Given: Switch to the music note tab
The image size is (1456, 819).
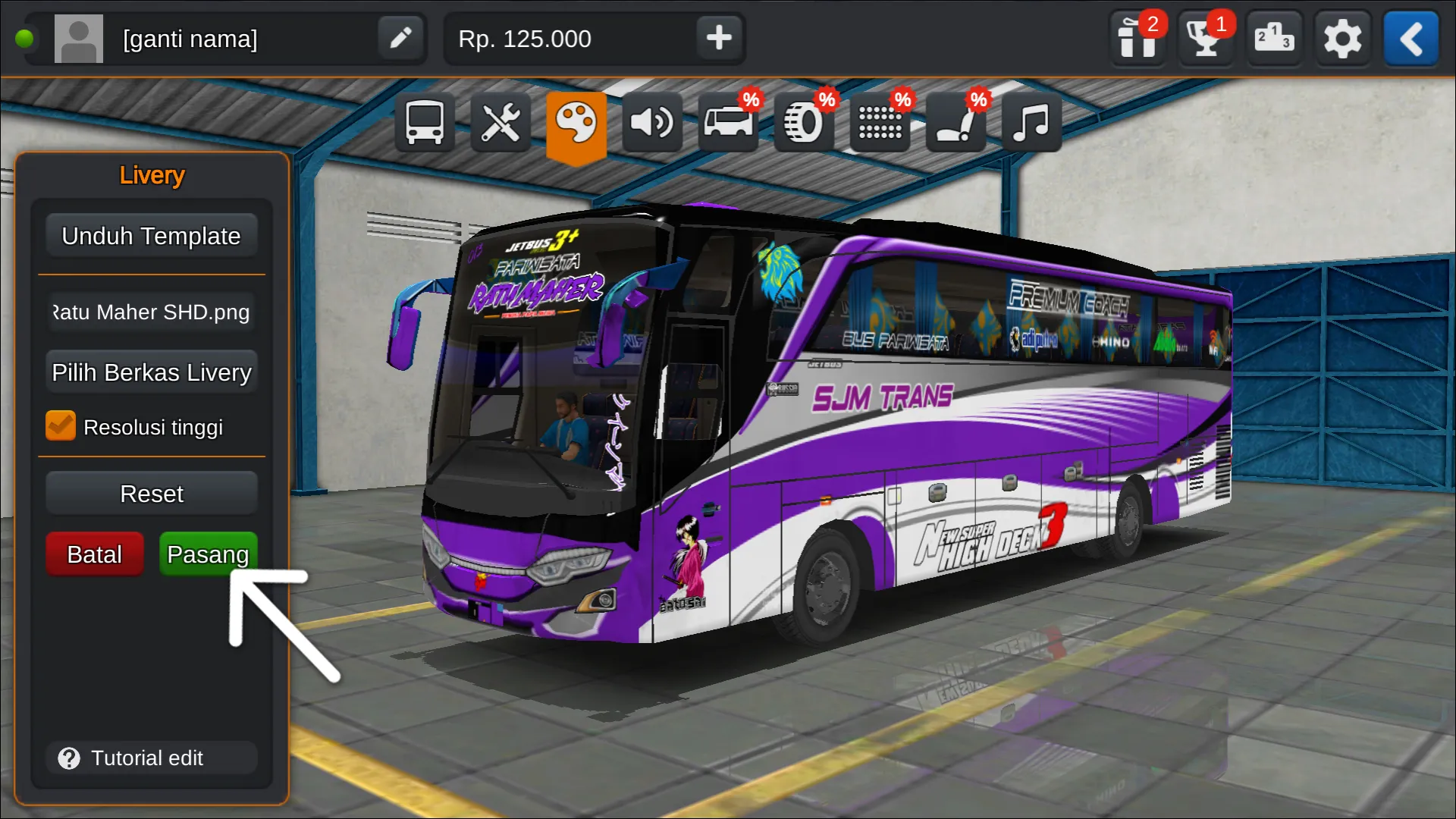Looking at the screenshot, I should [1031, 122].
